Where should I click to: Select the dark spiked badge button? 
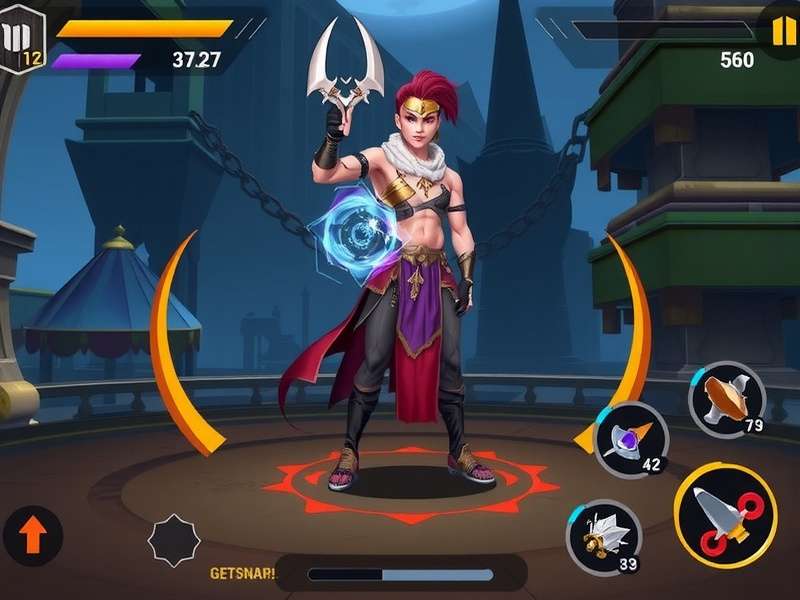click(x=174, y=540)
